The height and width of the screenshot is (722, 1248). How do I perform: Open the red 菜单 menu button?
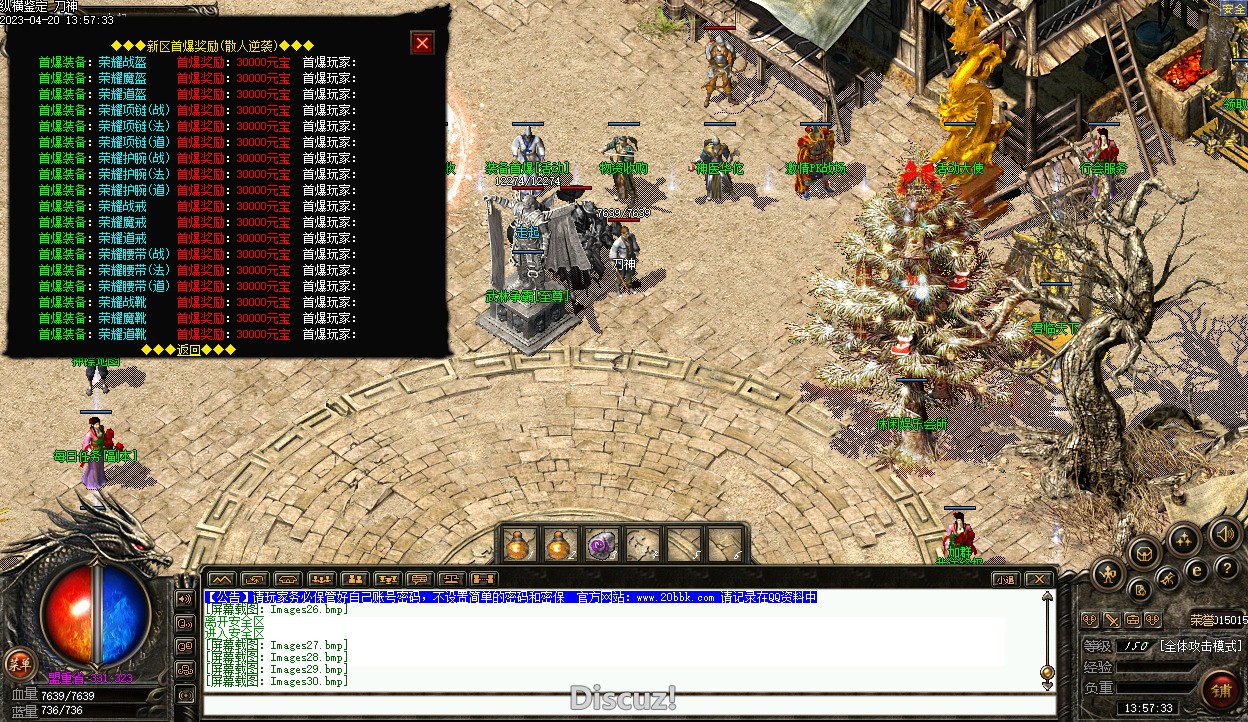click(19, 661)
